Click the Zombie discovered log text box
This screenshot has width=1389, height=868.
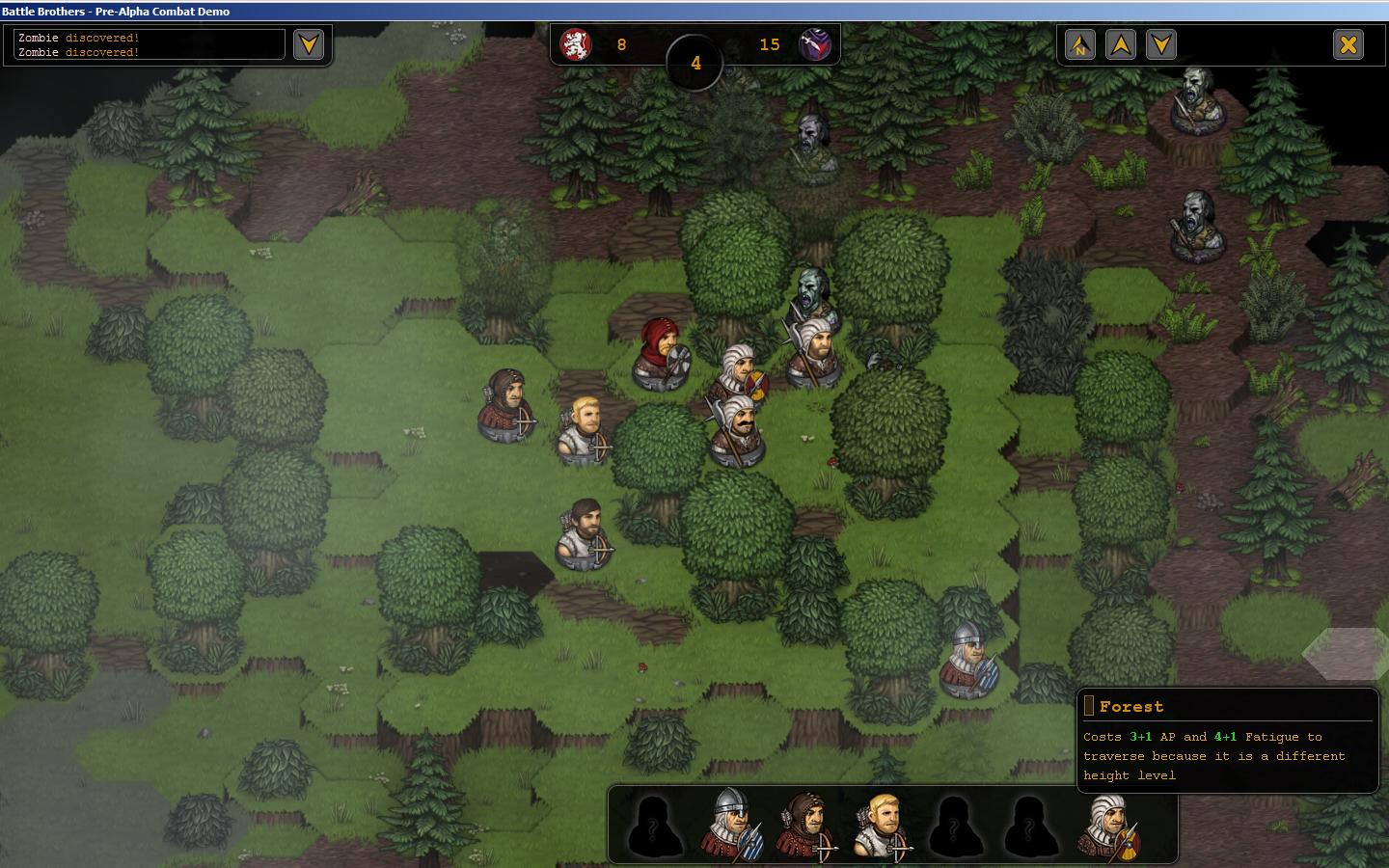[x=150, y=44]
